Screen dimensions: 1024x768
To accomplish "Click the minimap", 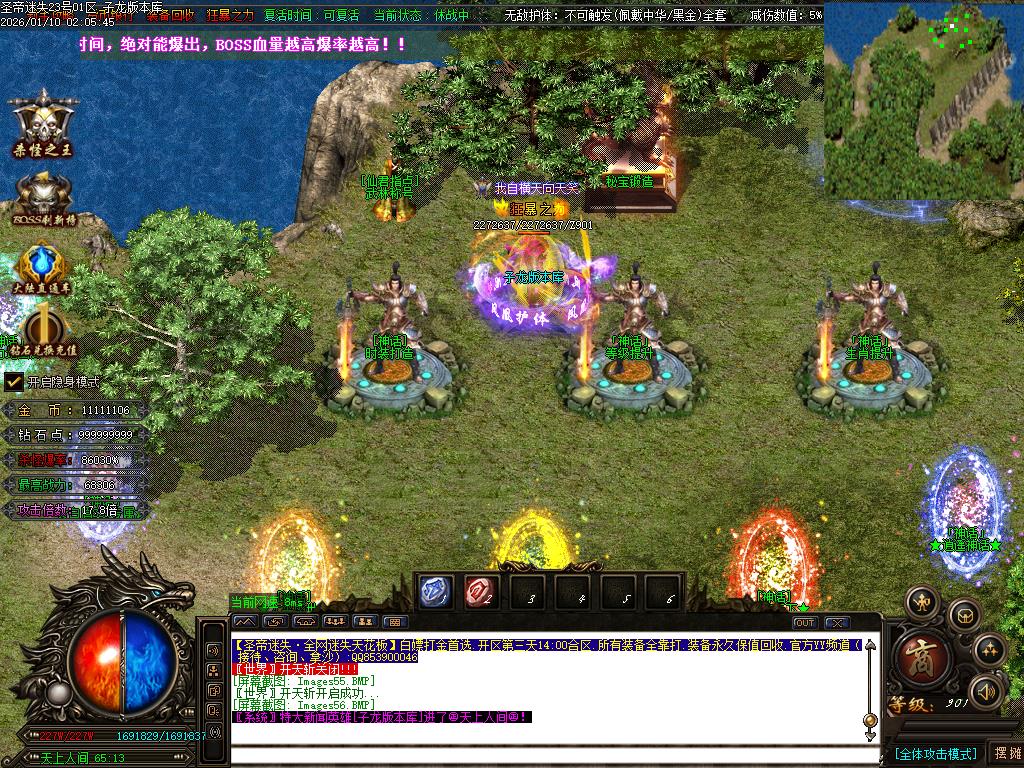I will (923, 86).
